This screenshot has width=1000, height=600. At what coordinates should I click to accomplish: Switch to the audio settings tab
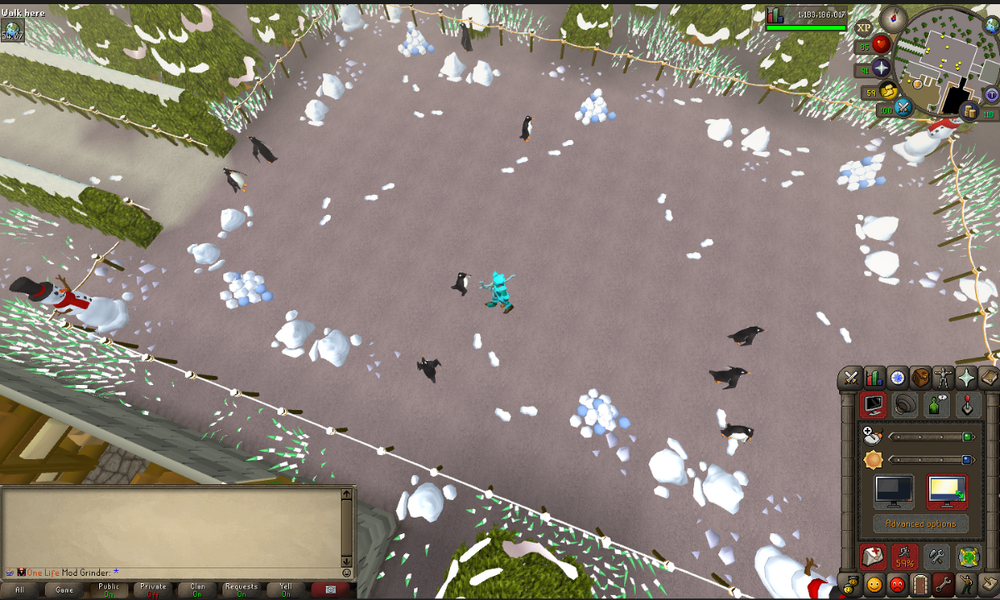(907, 406)
